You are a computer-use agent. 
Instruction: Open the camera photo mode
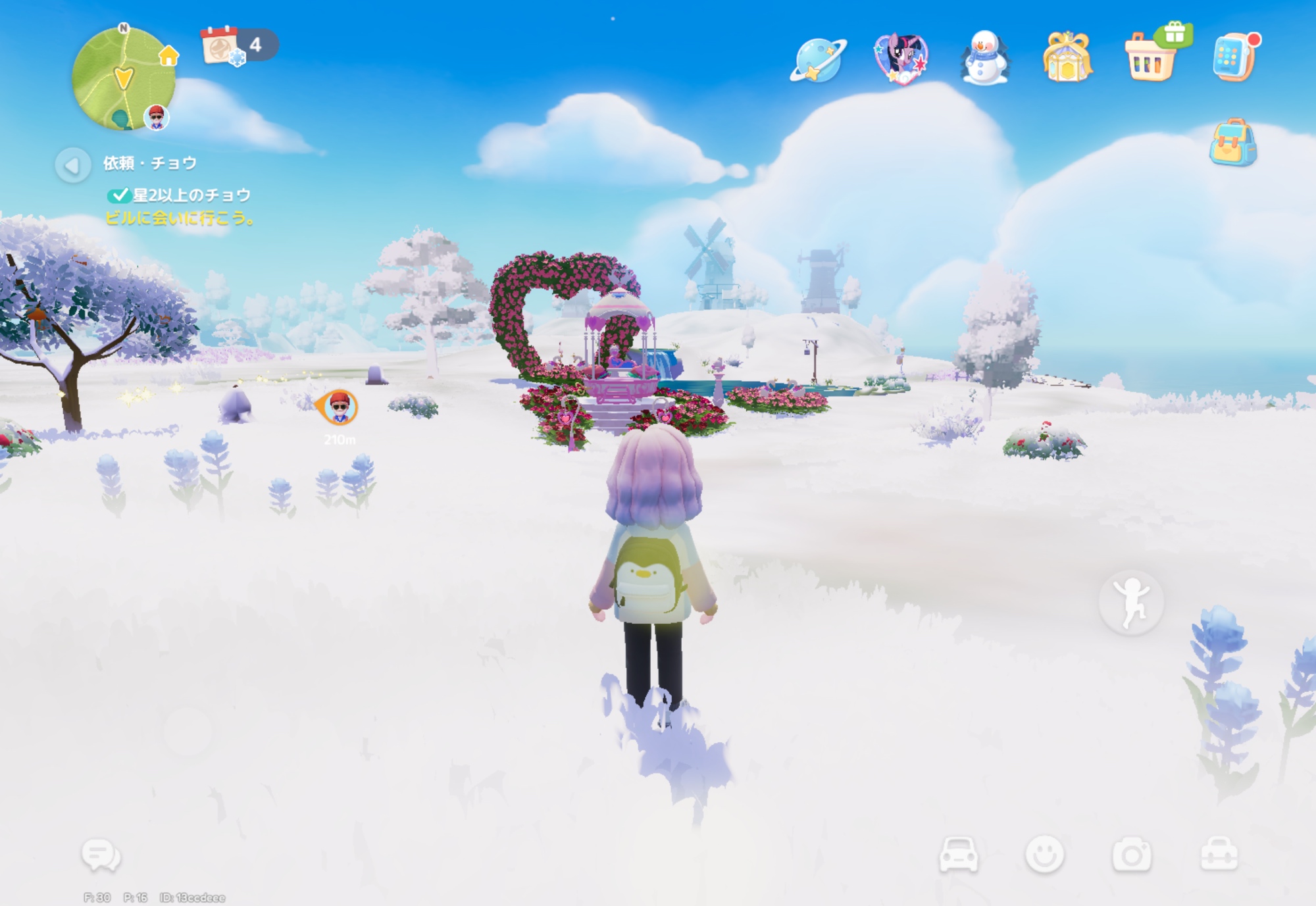[x=1131, y=855]
